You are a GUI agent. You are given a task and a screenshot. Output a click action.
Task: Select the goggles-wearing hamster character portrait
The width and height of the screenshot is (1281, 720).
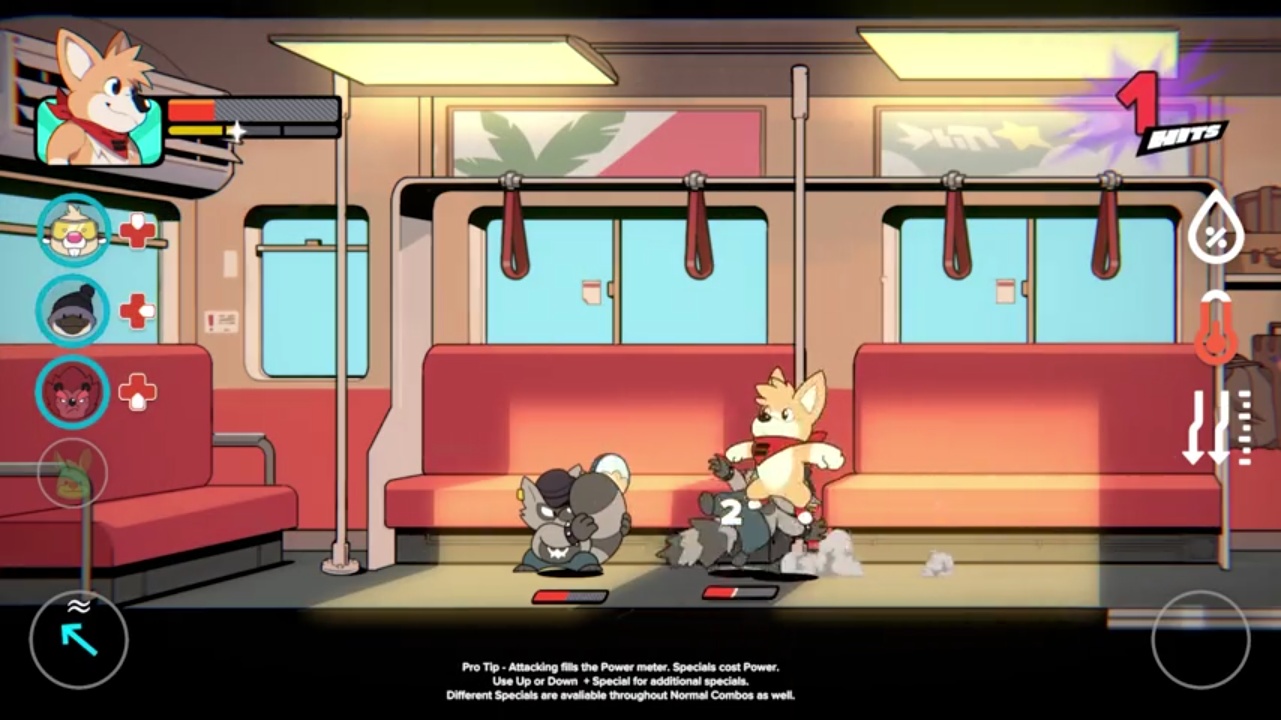click(x=73, y=230)
